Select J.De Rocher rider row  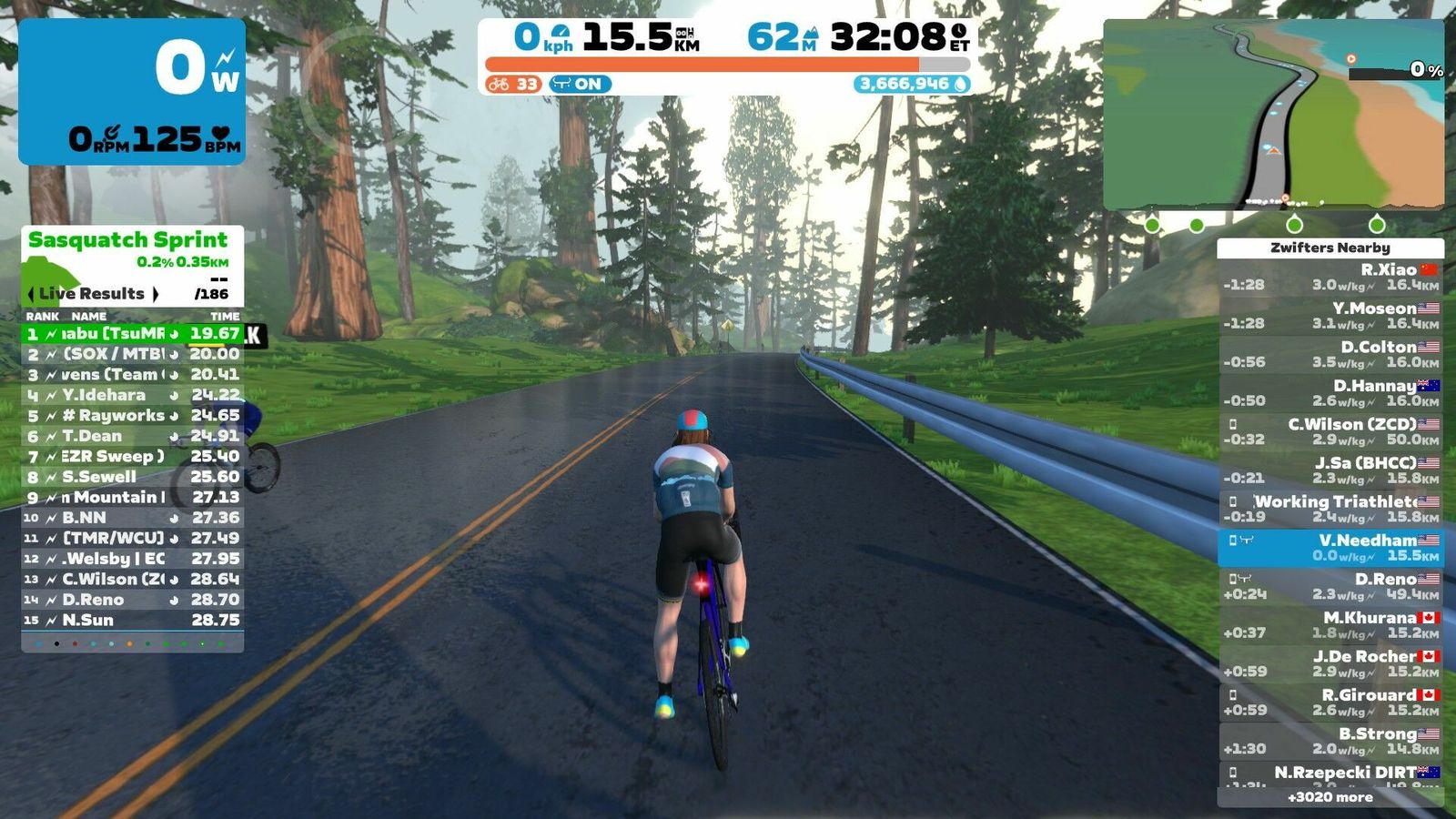pos(1330,663)
